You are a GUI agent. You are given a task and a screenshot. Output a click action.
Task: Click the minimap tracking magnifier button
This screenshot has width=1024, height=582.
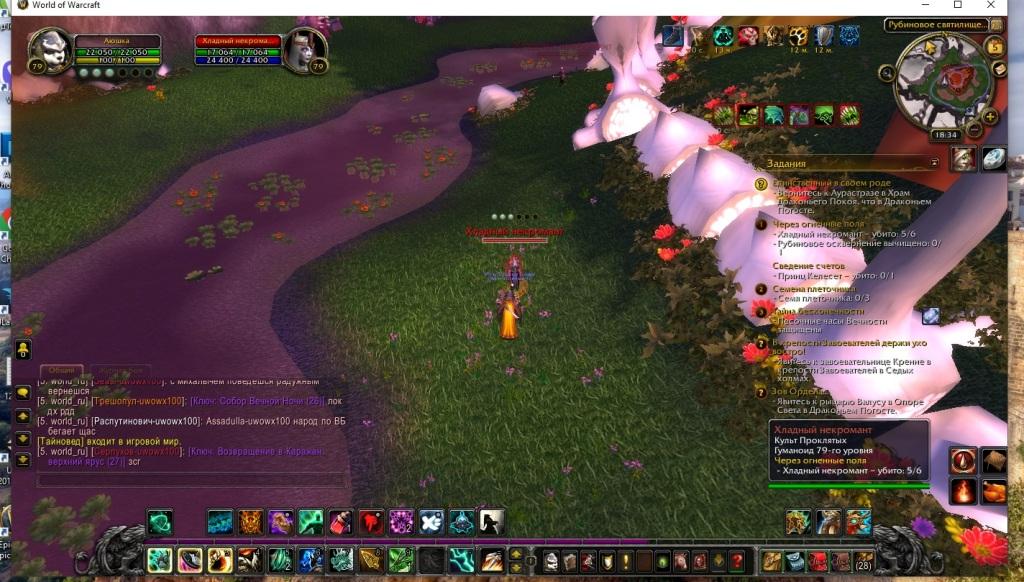(x=888, y=72)
